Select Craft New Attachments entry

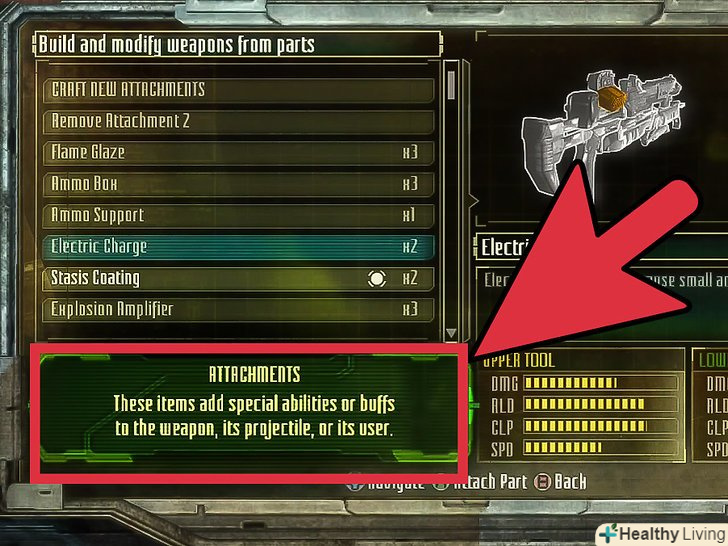(x=240, y=89)
